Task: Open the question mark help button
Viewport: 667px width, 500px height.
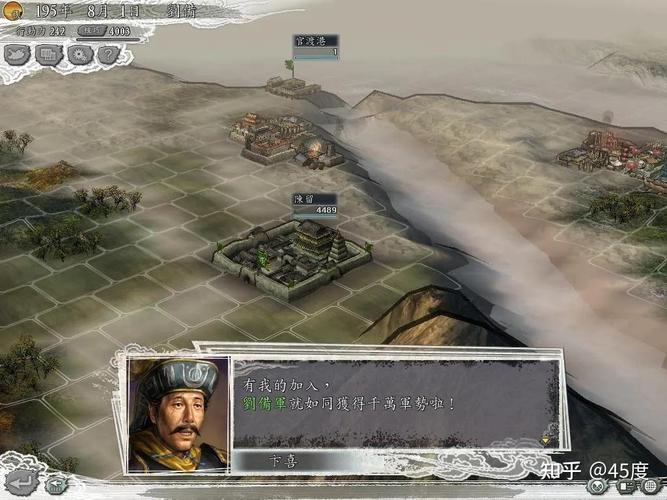Action: [x=108, y=55]
